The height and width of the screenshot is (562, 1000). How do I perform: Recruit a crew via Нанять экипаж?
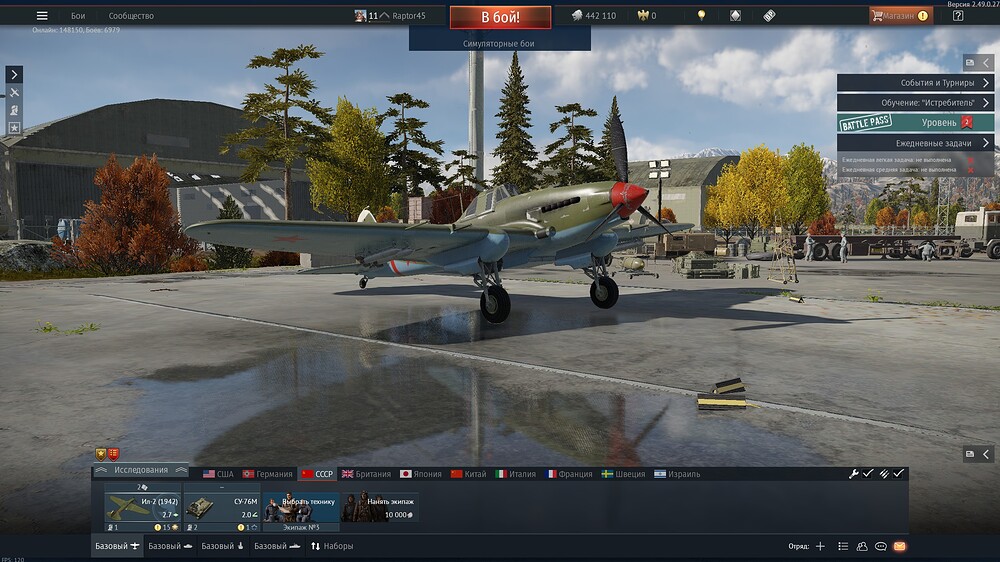coord(379,508)
